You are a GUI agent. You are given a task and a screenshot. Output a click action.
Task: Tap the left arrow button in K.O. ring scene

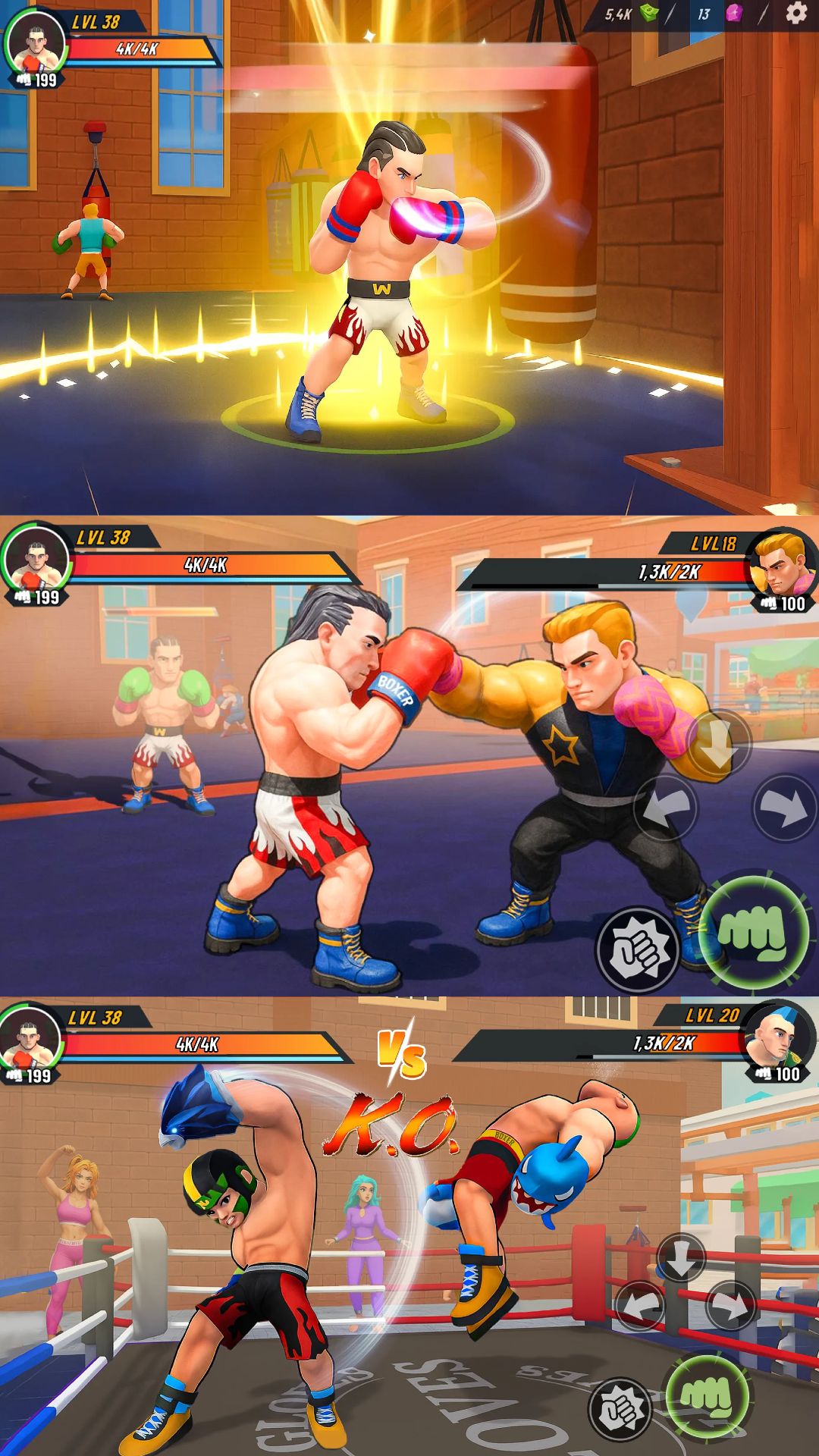639,1306
